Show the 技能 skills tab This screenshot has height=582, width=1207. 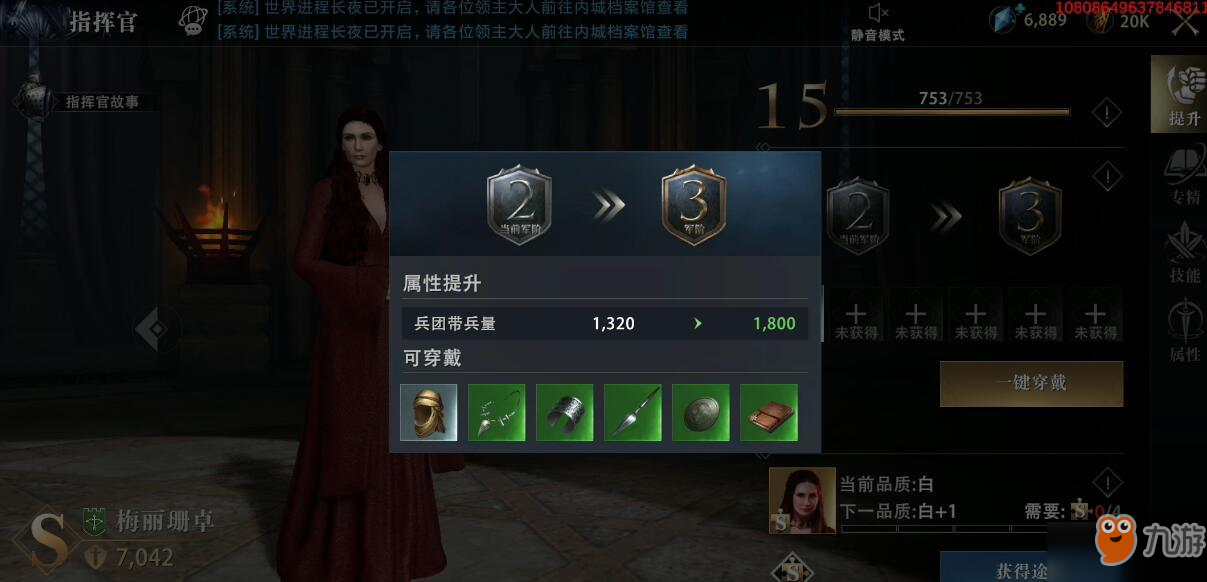coord(1183,254)
